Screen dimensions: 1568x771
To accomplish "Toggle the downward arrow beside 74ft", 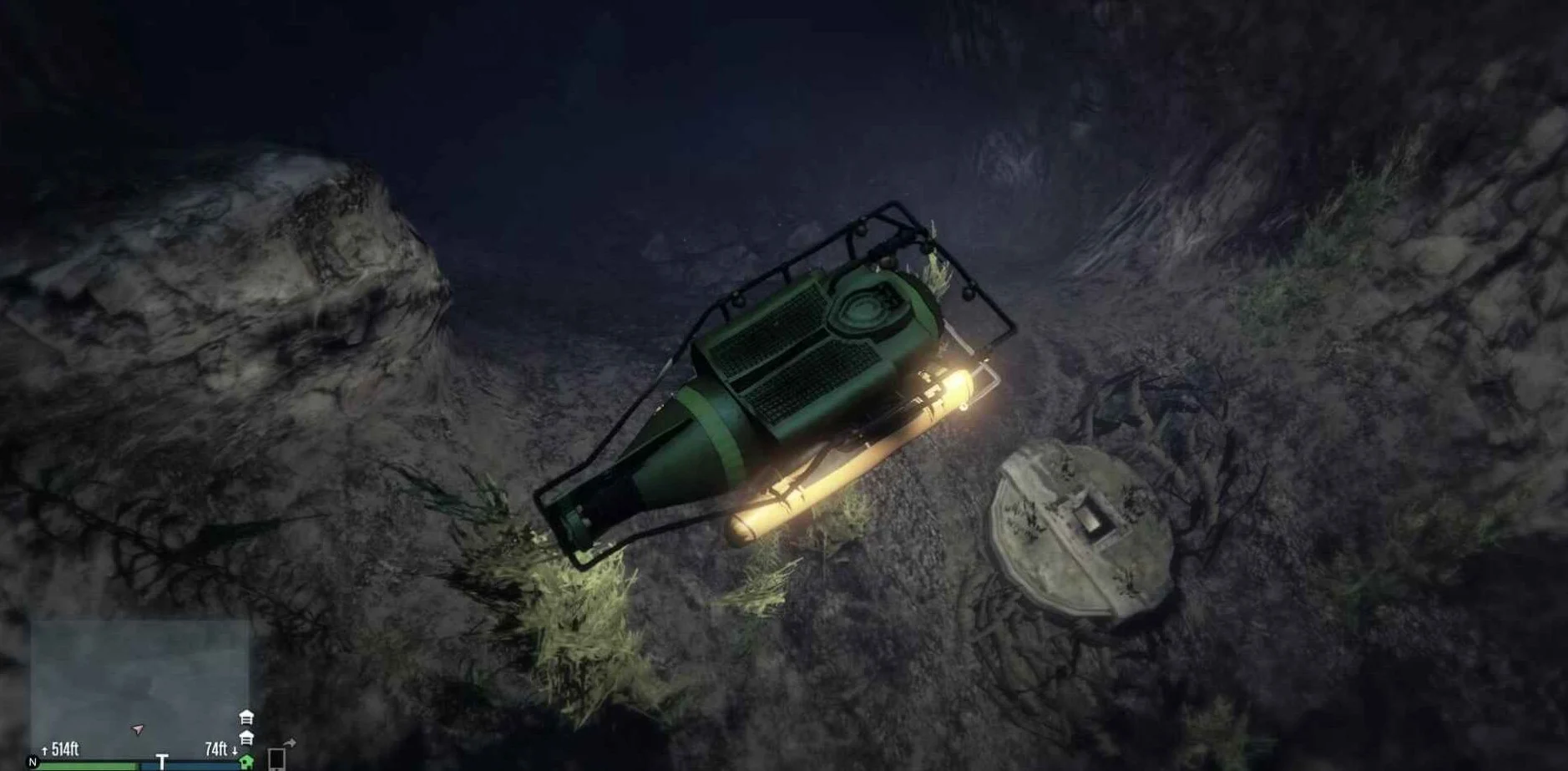I will click(235, 749).
